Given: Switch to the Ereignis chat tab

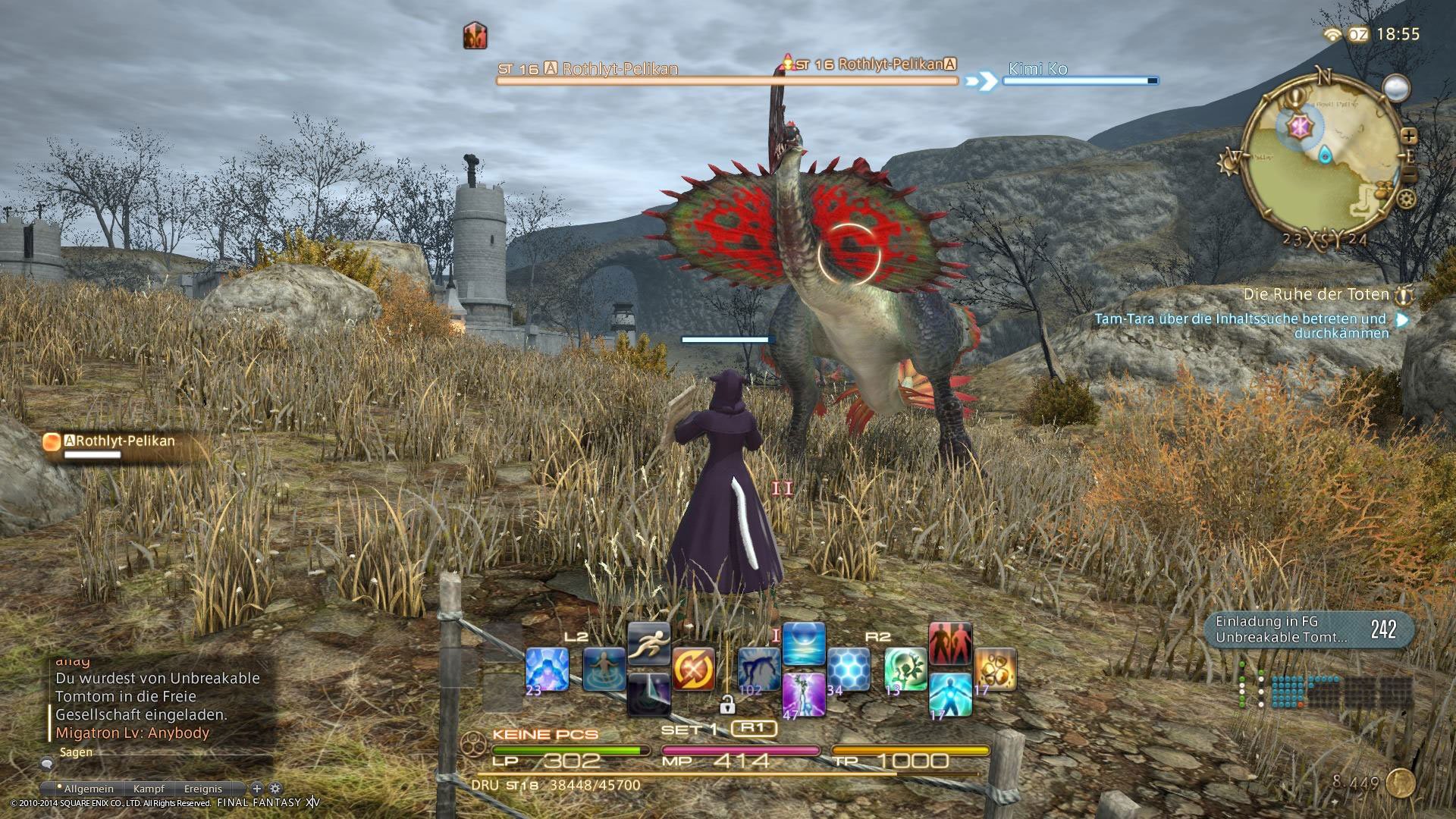Looking at the screenshot, I should [203, 789].
